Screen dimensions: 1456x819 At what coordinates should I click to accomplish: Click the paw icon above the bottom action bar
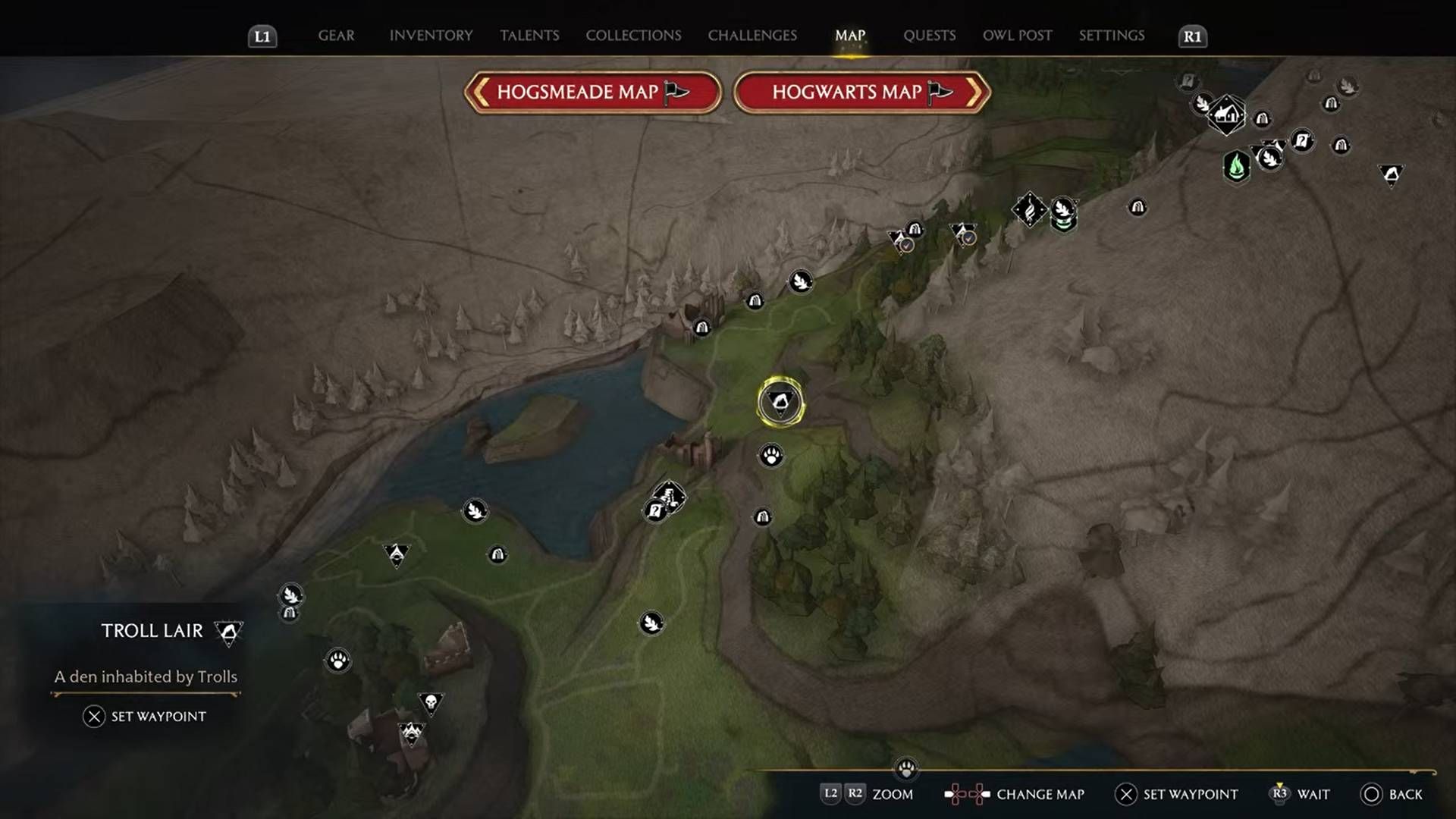tap(907, 767)
